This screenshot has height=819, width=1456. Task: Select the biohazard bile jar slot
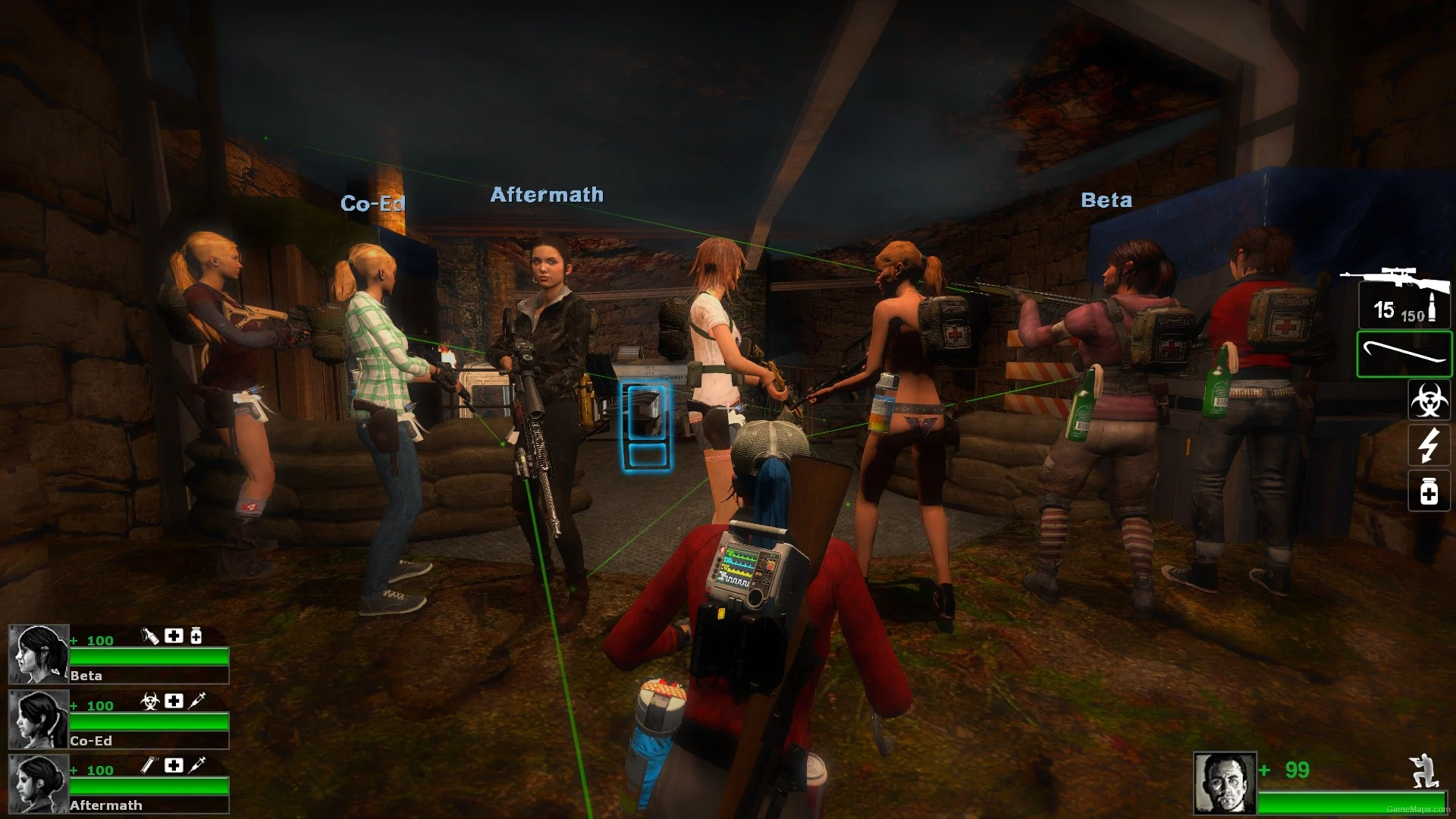pyautogui.click(x=1429, y=400)
